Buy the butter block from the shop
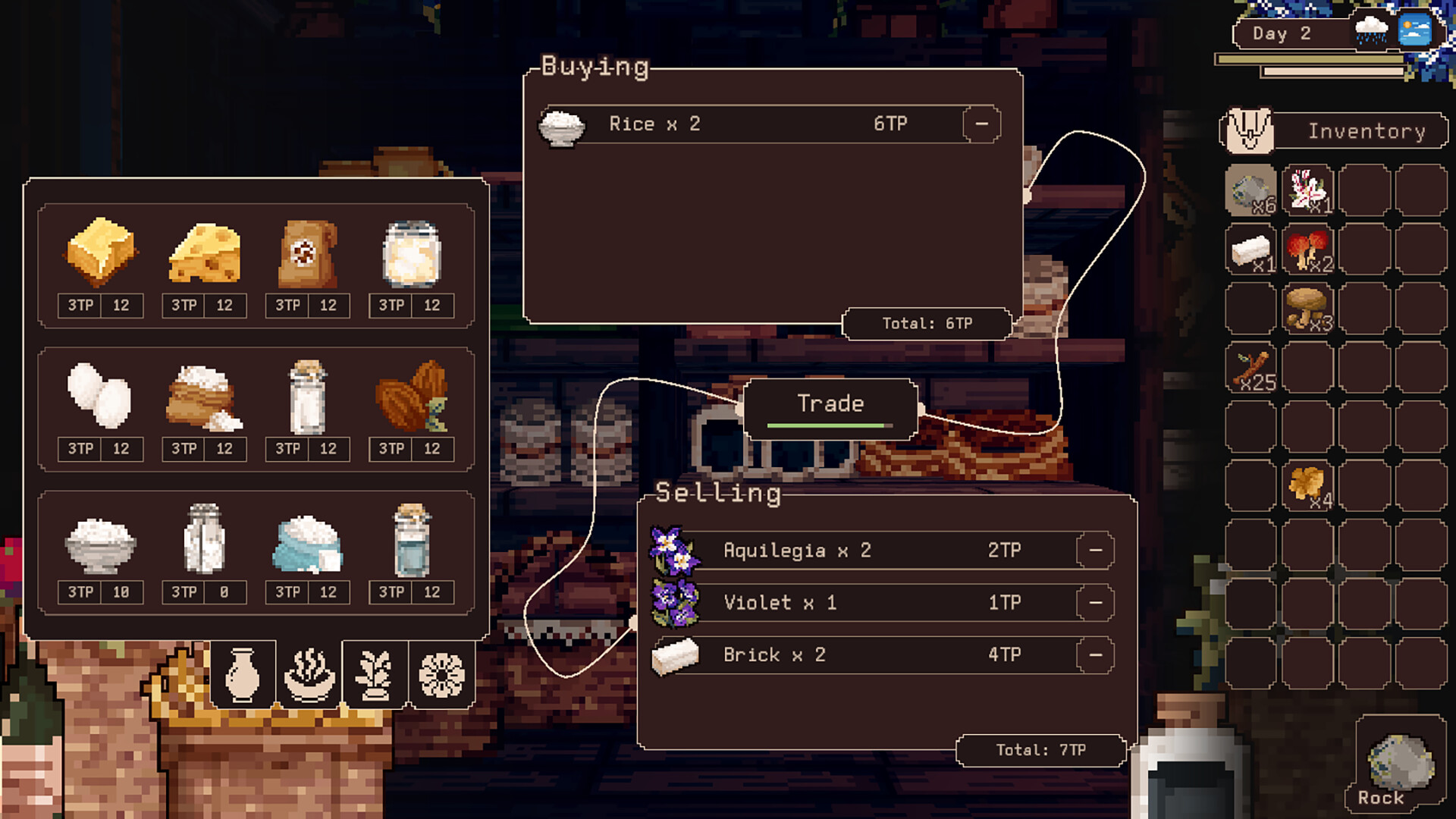The width and height of the screenshot is (1456, 819). pos(100,253)
